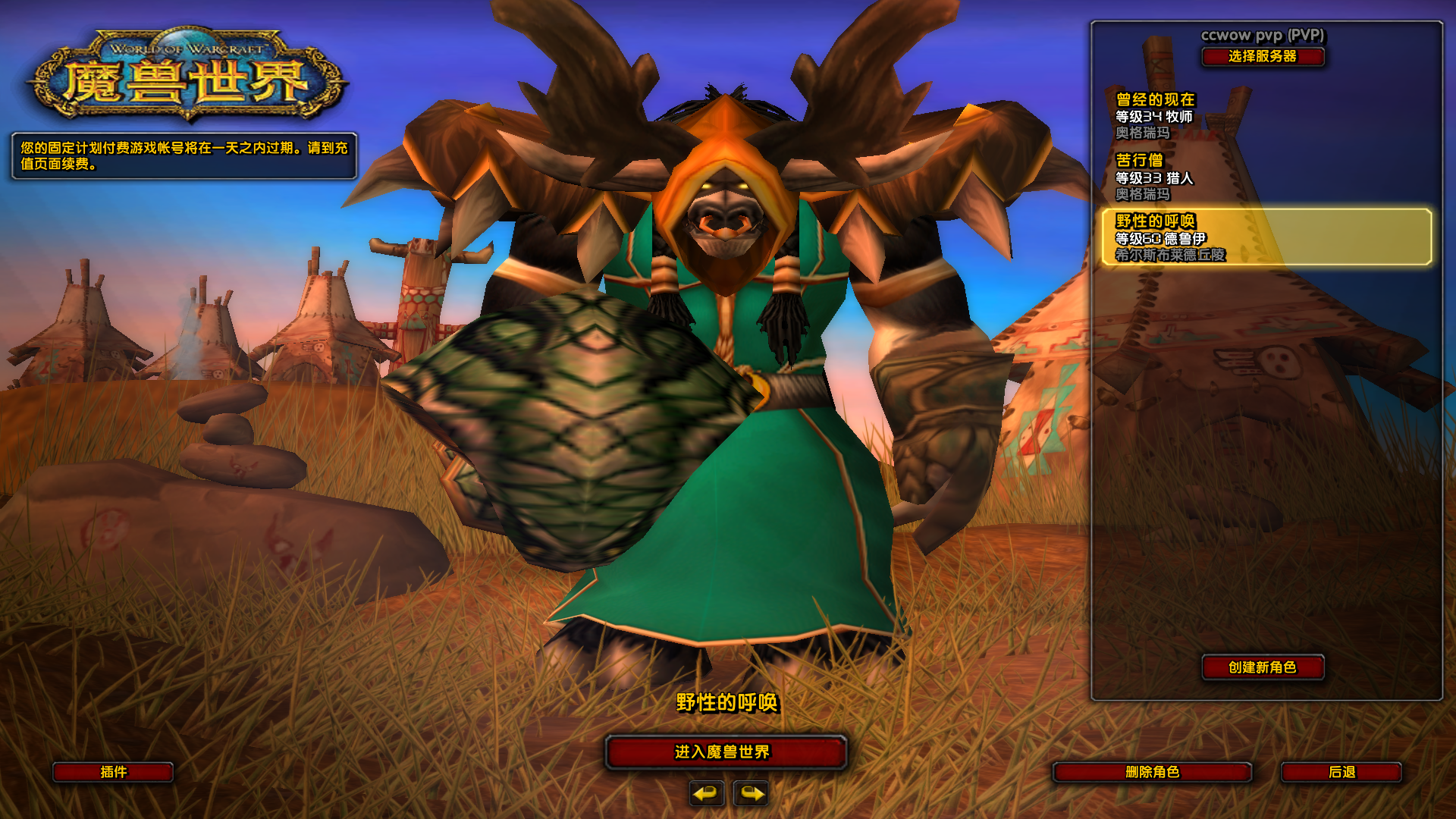Rotate character right with the arrow button
The height and width of the screenshot is (819, 1456).
click(x=751, y=793)
